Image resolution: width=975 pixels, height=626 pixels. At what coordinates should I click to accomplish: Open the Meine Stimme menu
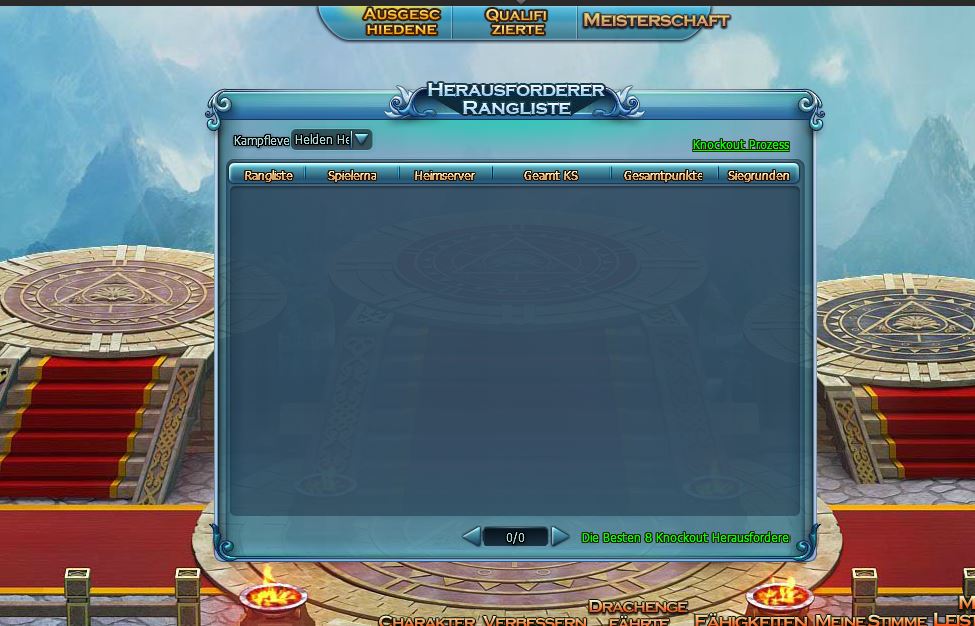point(870,620)
